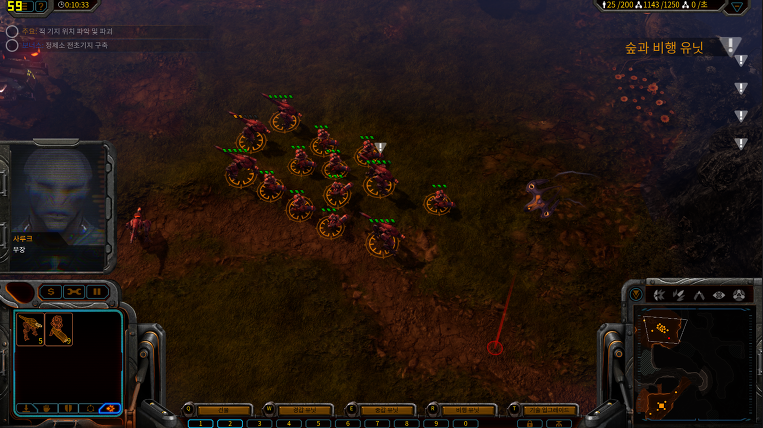Open the top-right triangle menu button
This screenshot has width=763, height=428.
point(738,6)
